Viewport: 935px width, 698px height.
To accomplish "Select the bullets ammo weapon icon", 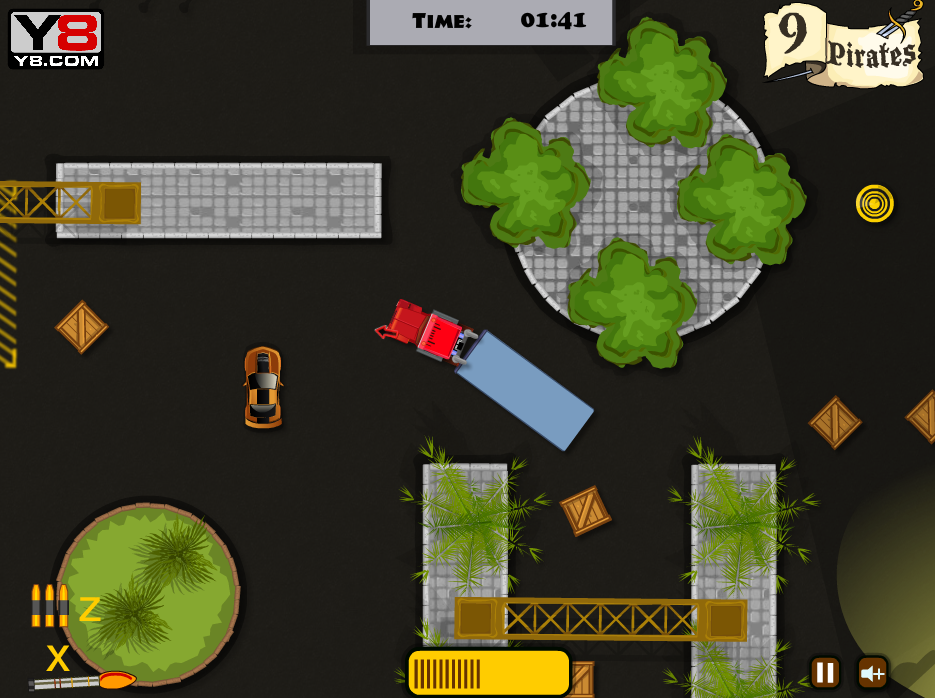I will point(49,606).
